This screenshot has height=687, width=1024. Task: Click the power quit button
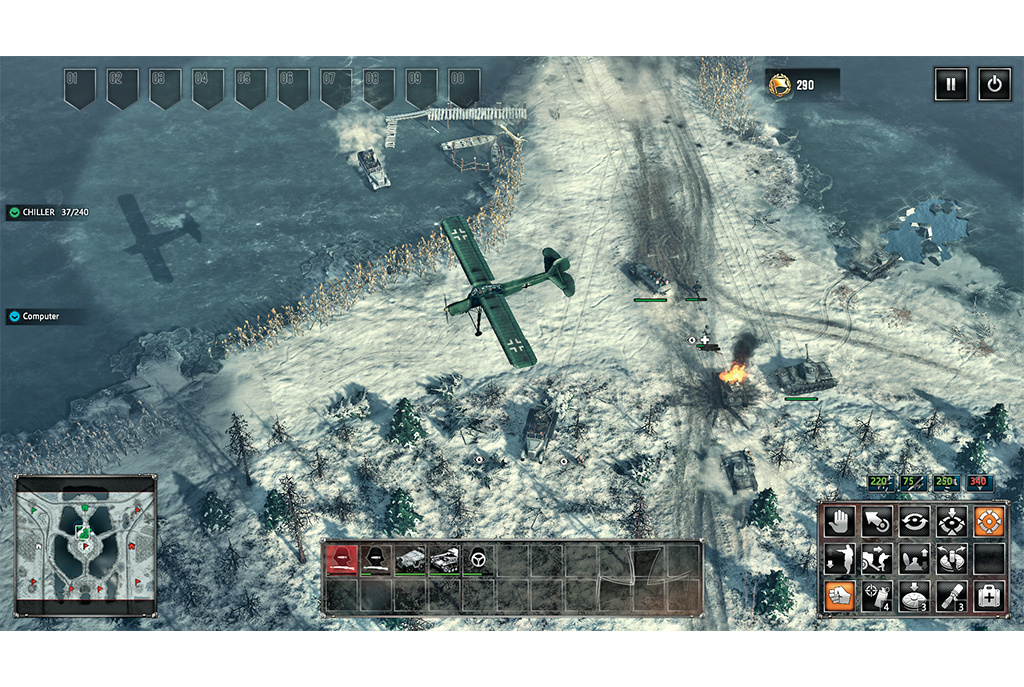click(993, 84)
